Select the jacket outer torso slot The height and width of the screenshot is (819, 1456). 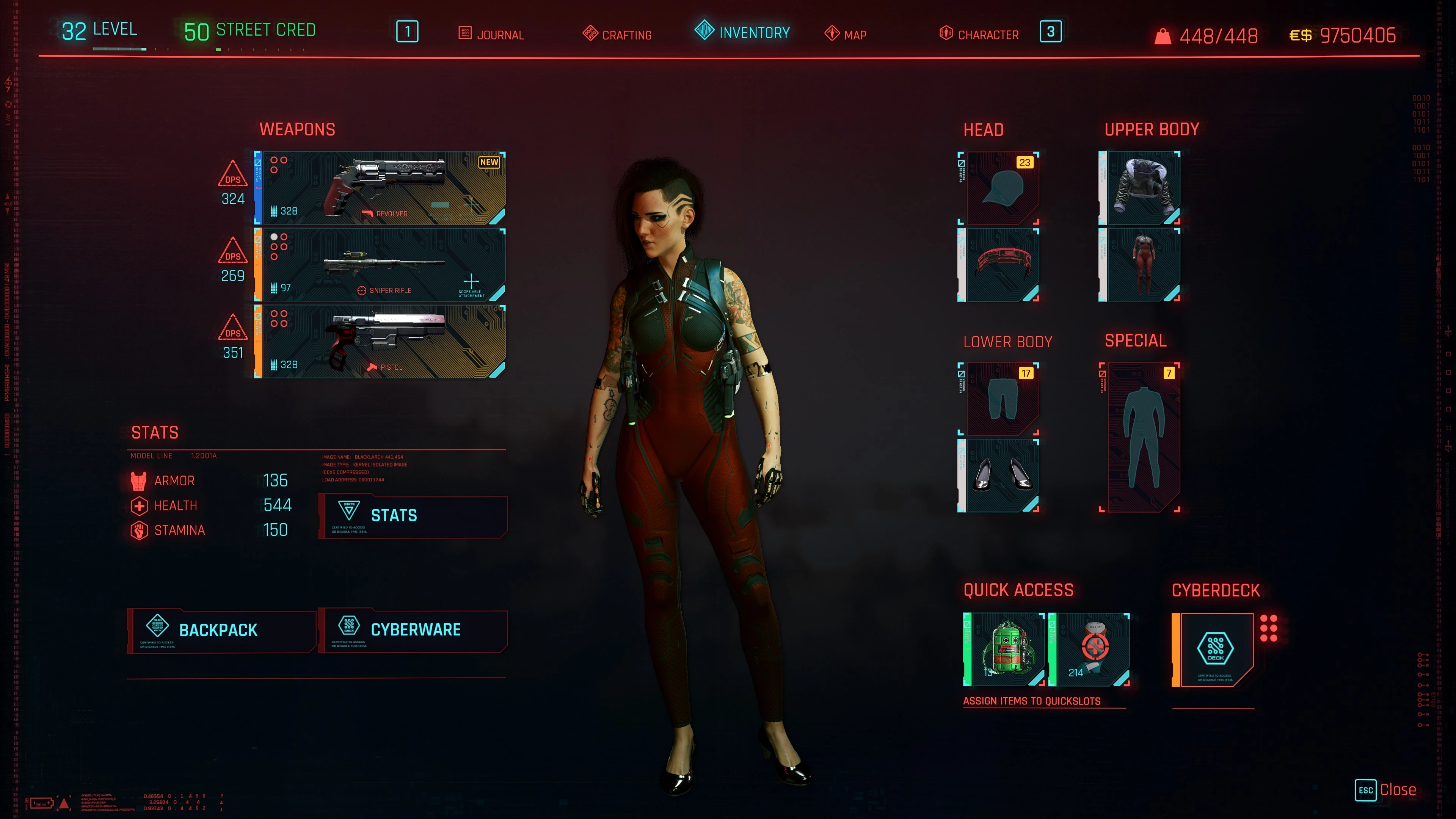1139,188
